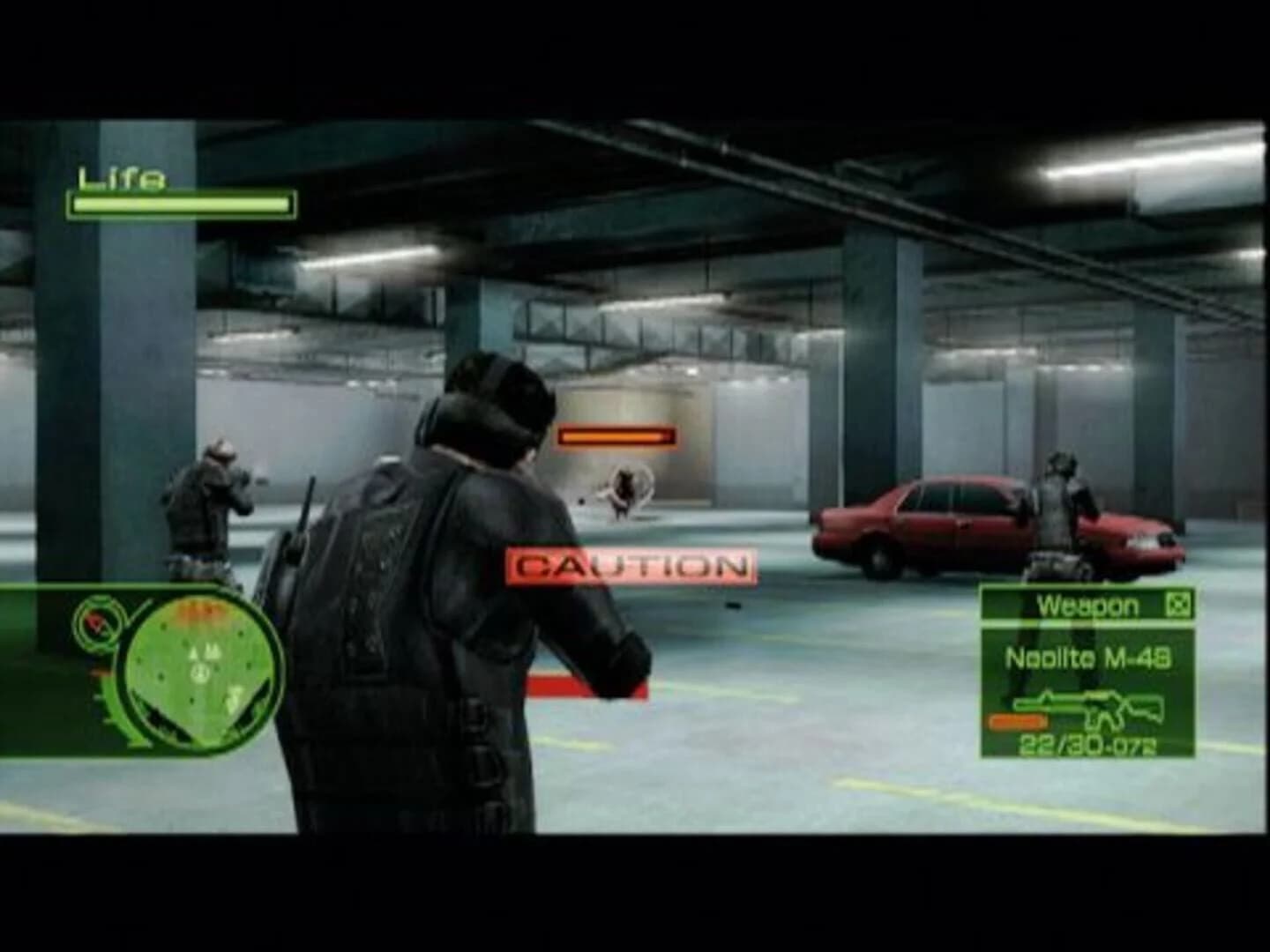Toggle the Weapon info overlay

[1087, 674]
